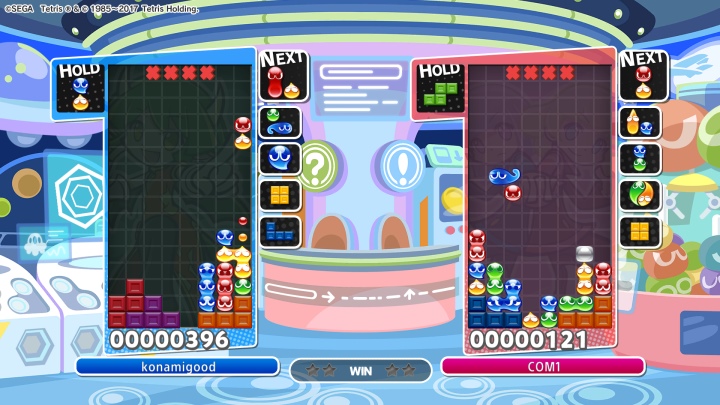Choose the blue J-tetromino in konamigood's queue
The height and width of the screenshot is (405, 720).
point(280,231)
